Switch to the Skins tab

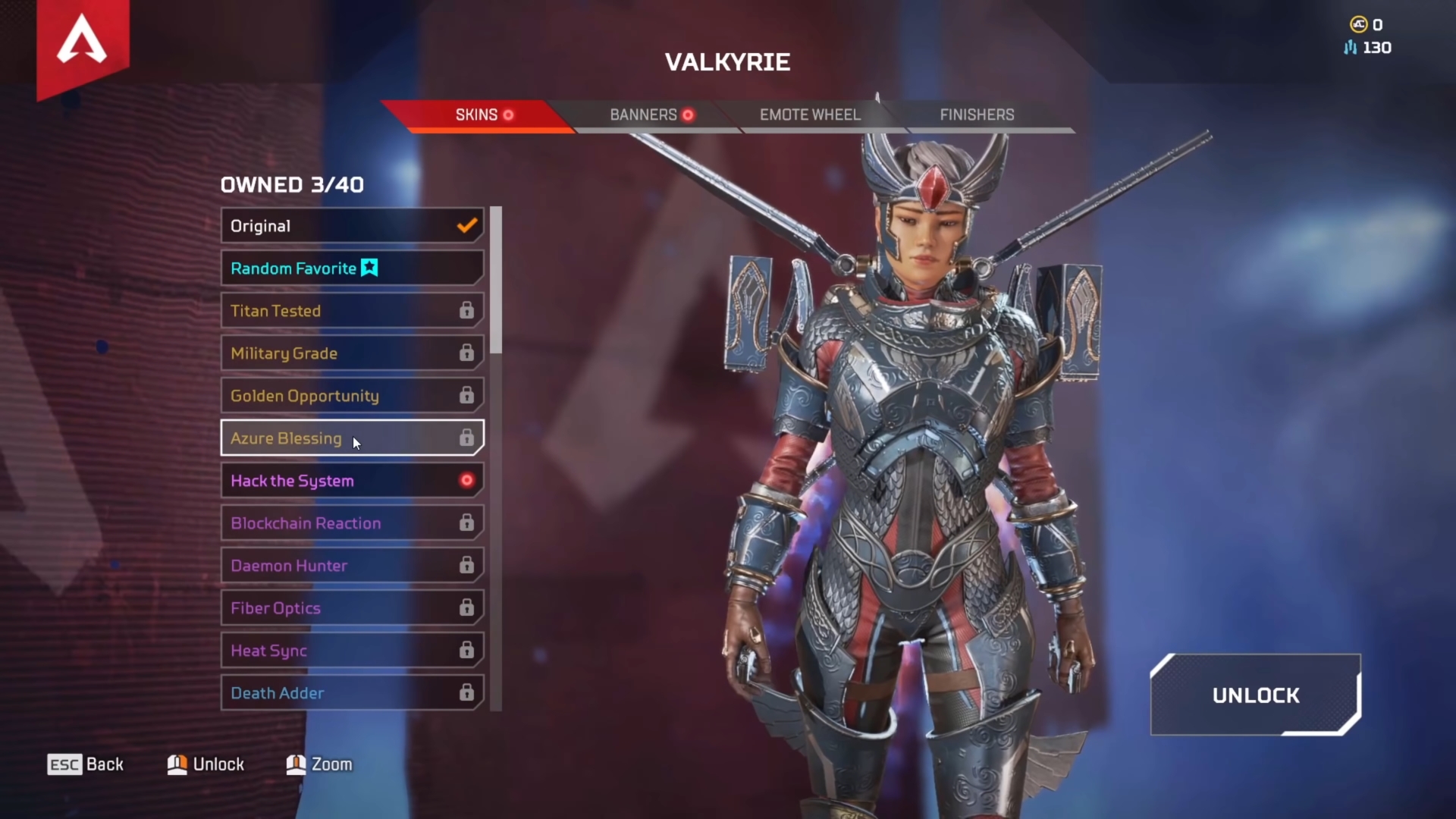tap(478, 115)
